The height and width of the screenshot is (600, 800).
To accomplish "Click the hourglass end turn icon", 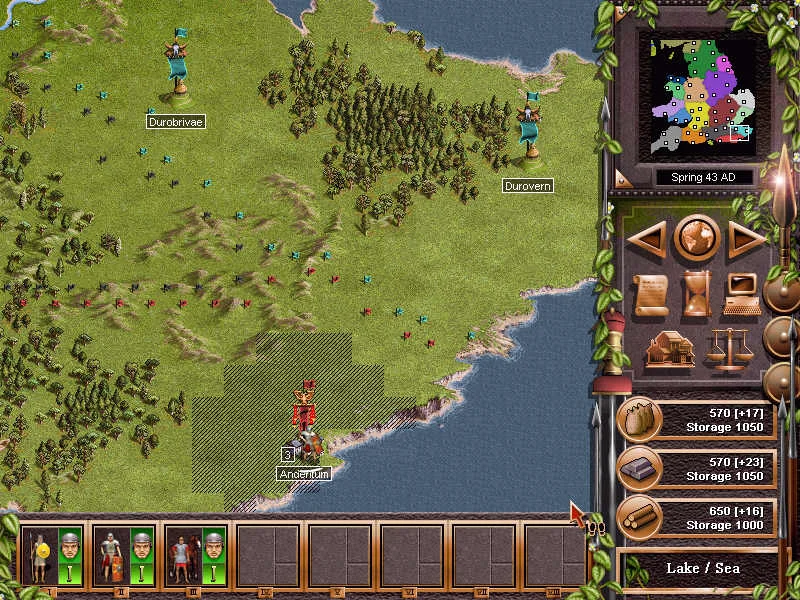I will [696, 294].
